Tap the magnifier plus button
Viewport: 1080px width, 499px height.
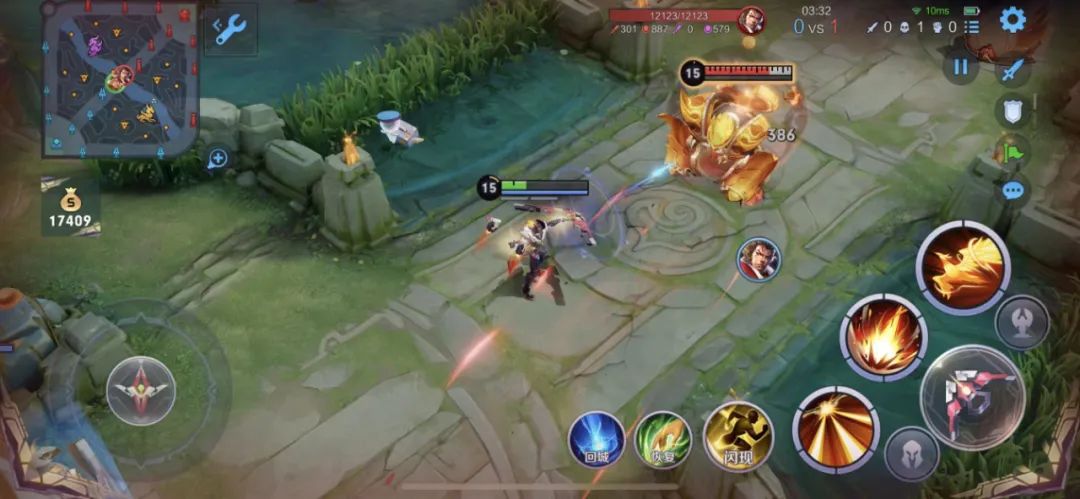[x=217, y=158]
